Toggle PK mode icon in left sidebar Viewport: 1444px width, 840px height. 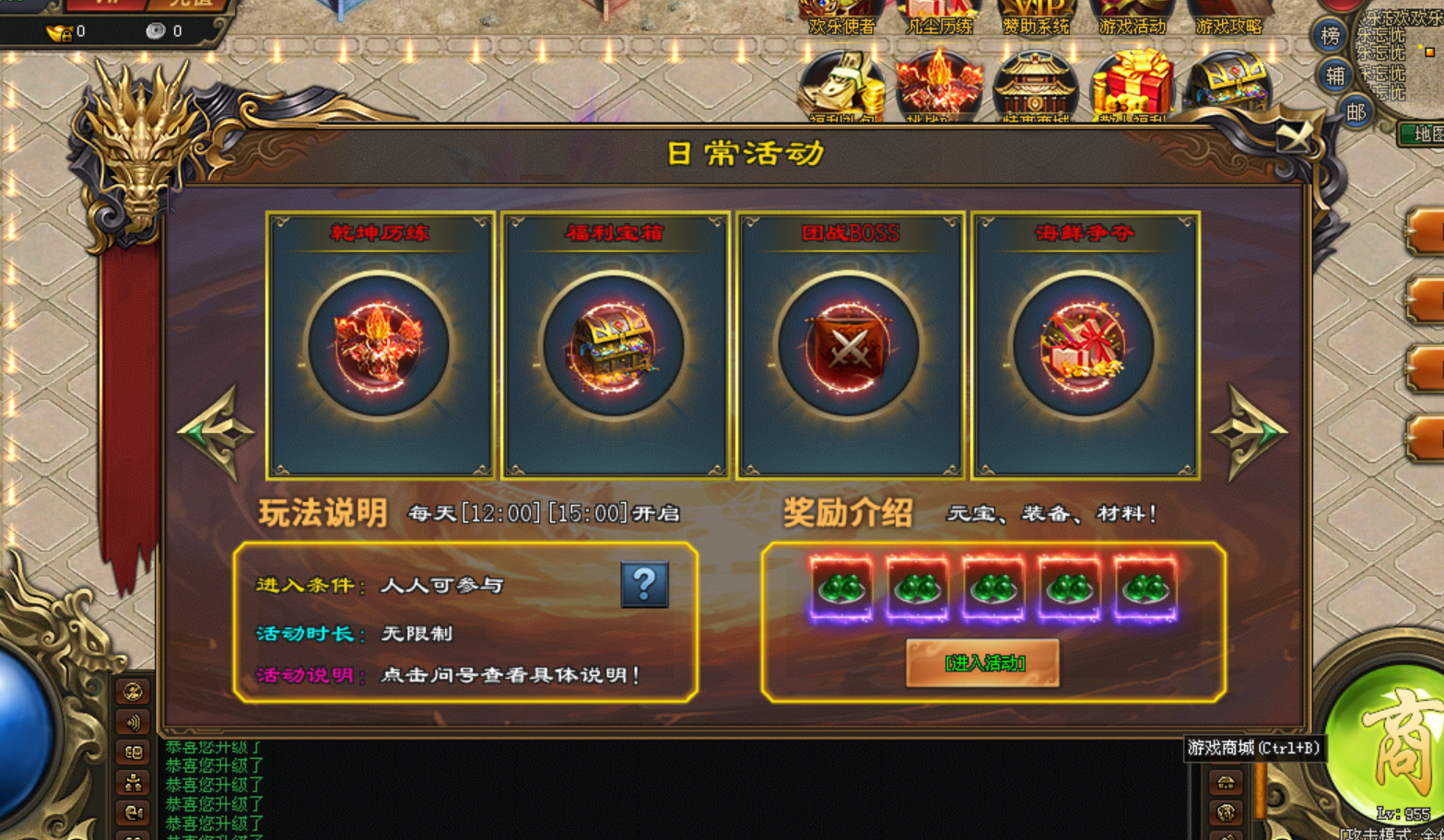click(x=132, y=691)
